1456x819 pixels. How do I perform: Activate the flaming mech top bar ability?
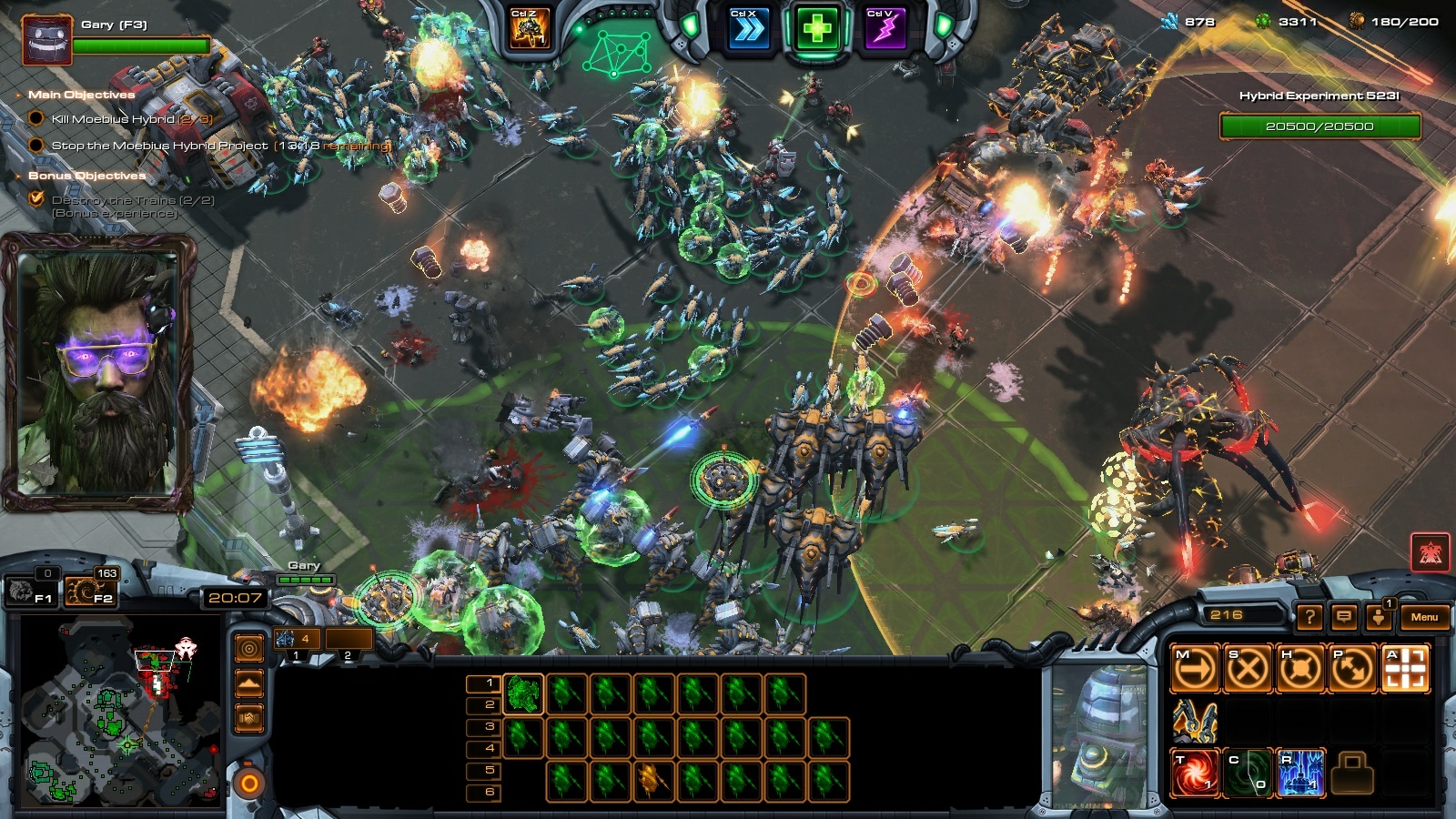coord(530,30)
